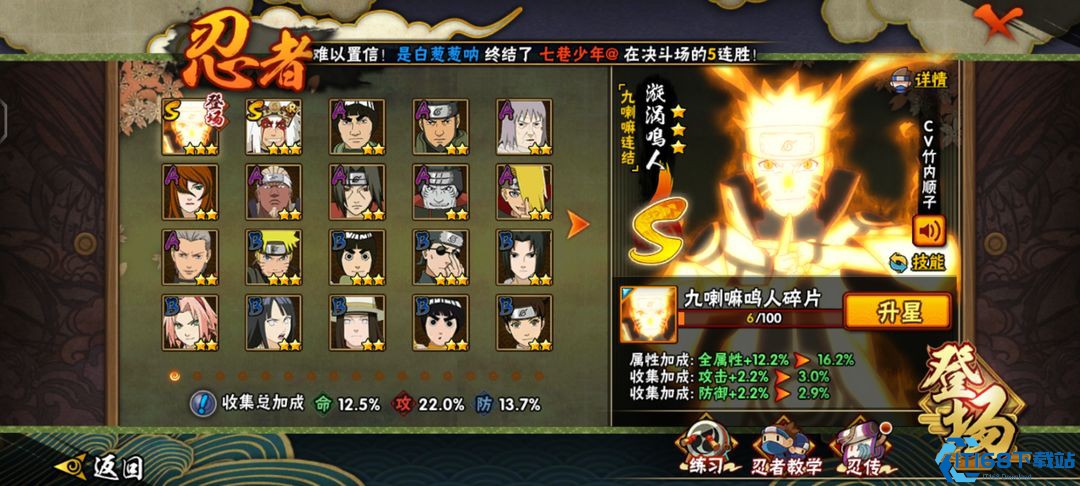Pick the B-rank blonde Naruto portrait
Screen dimensions: 1080x486
[x=274, y=257]
